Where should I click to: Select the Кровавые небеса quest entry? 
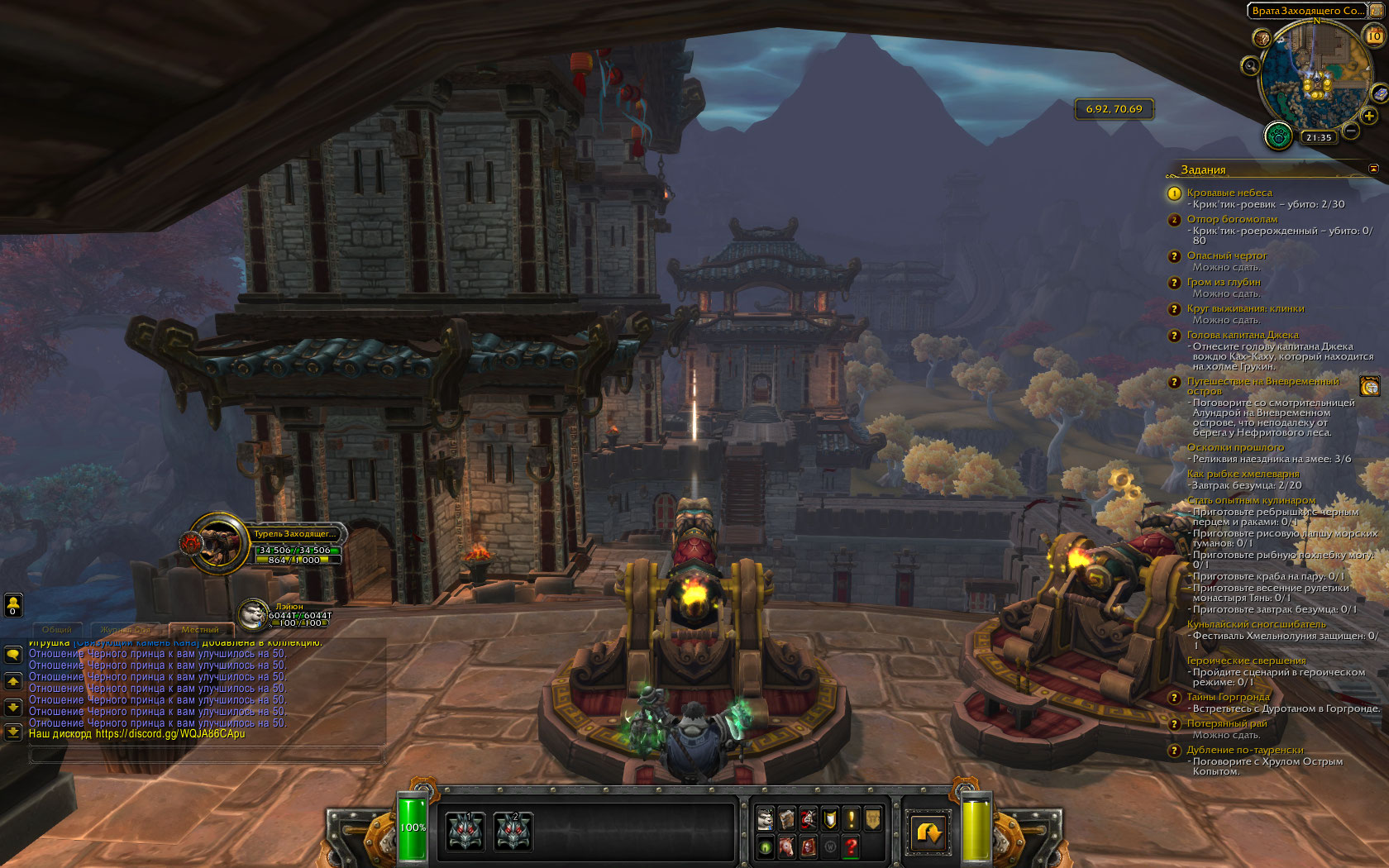coord(1229,193)
